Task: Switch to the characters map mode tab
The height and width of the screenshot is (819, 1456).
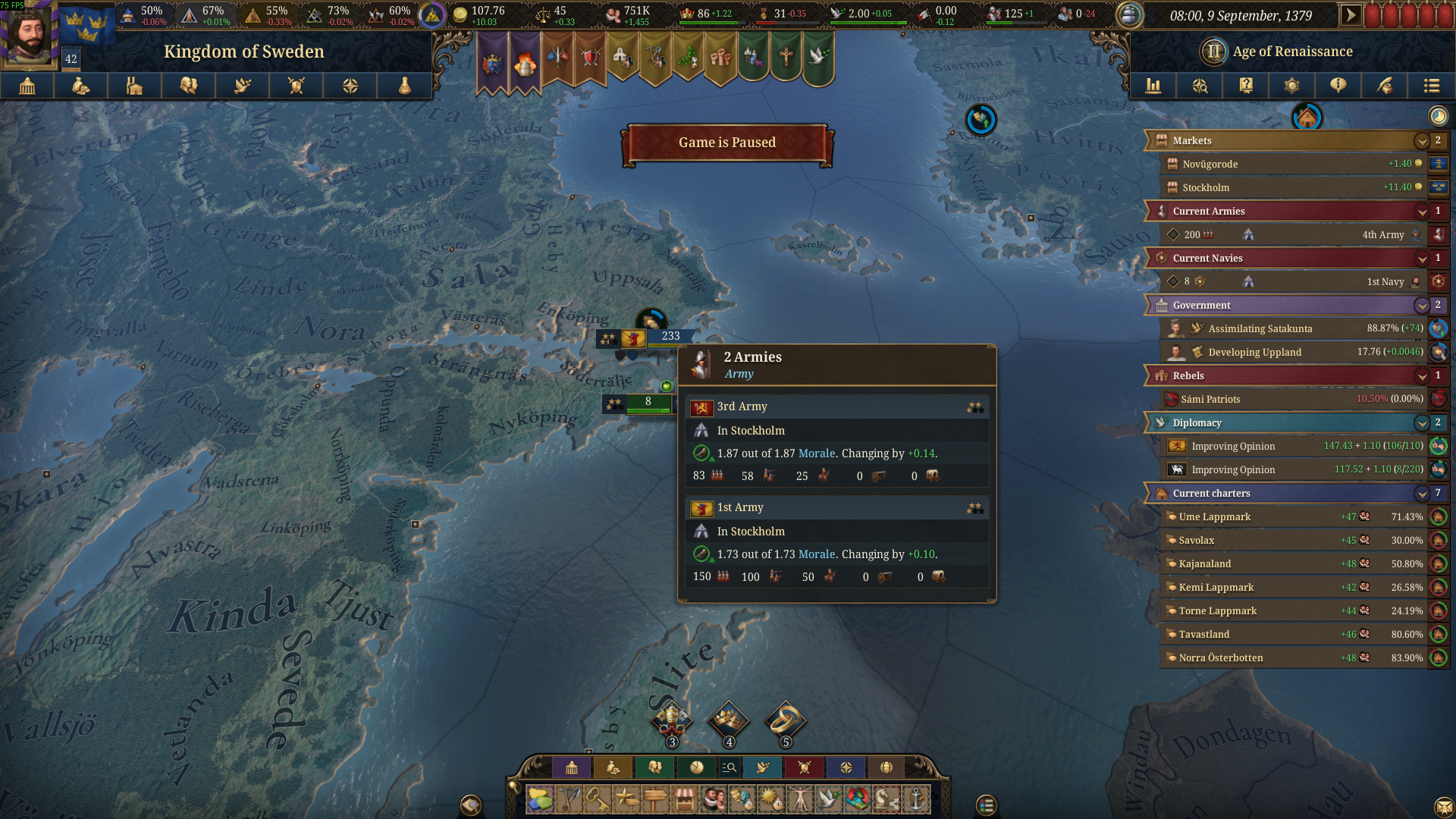Action: 655,767
